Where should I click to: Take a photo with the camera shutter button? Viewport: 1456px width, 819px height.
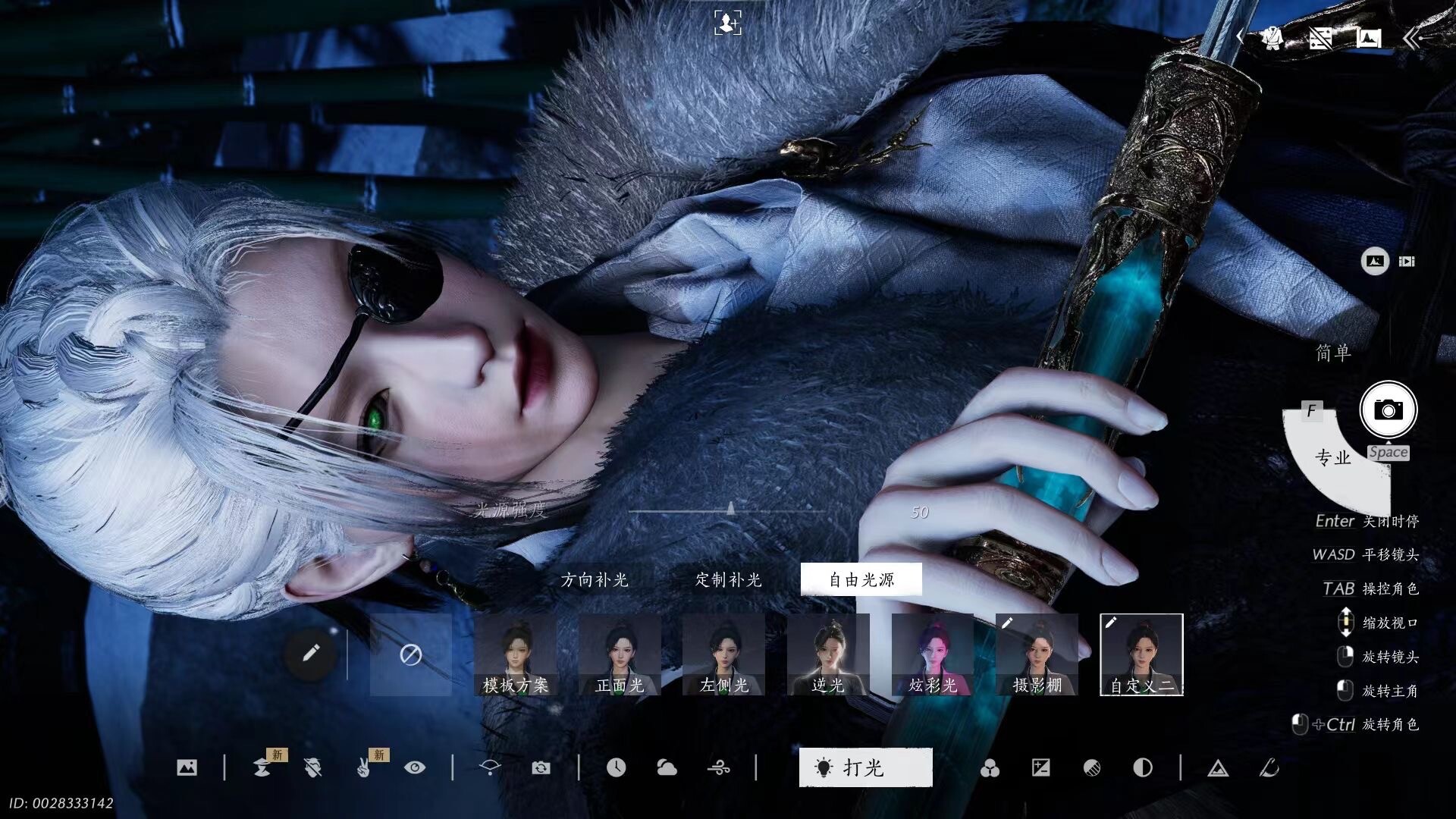tap(1388, 410)
